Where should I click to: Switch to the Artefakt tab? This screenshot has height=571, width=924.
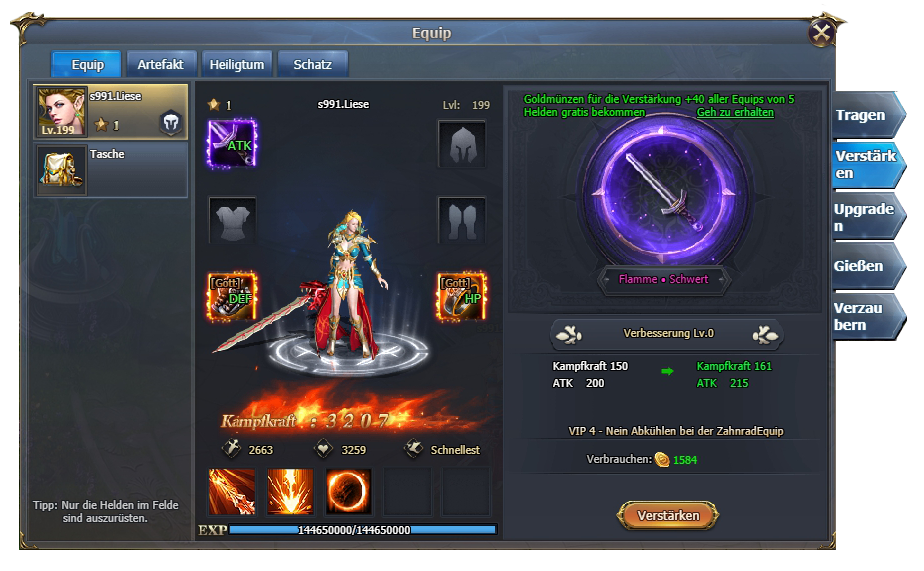tap(160, 64)
